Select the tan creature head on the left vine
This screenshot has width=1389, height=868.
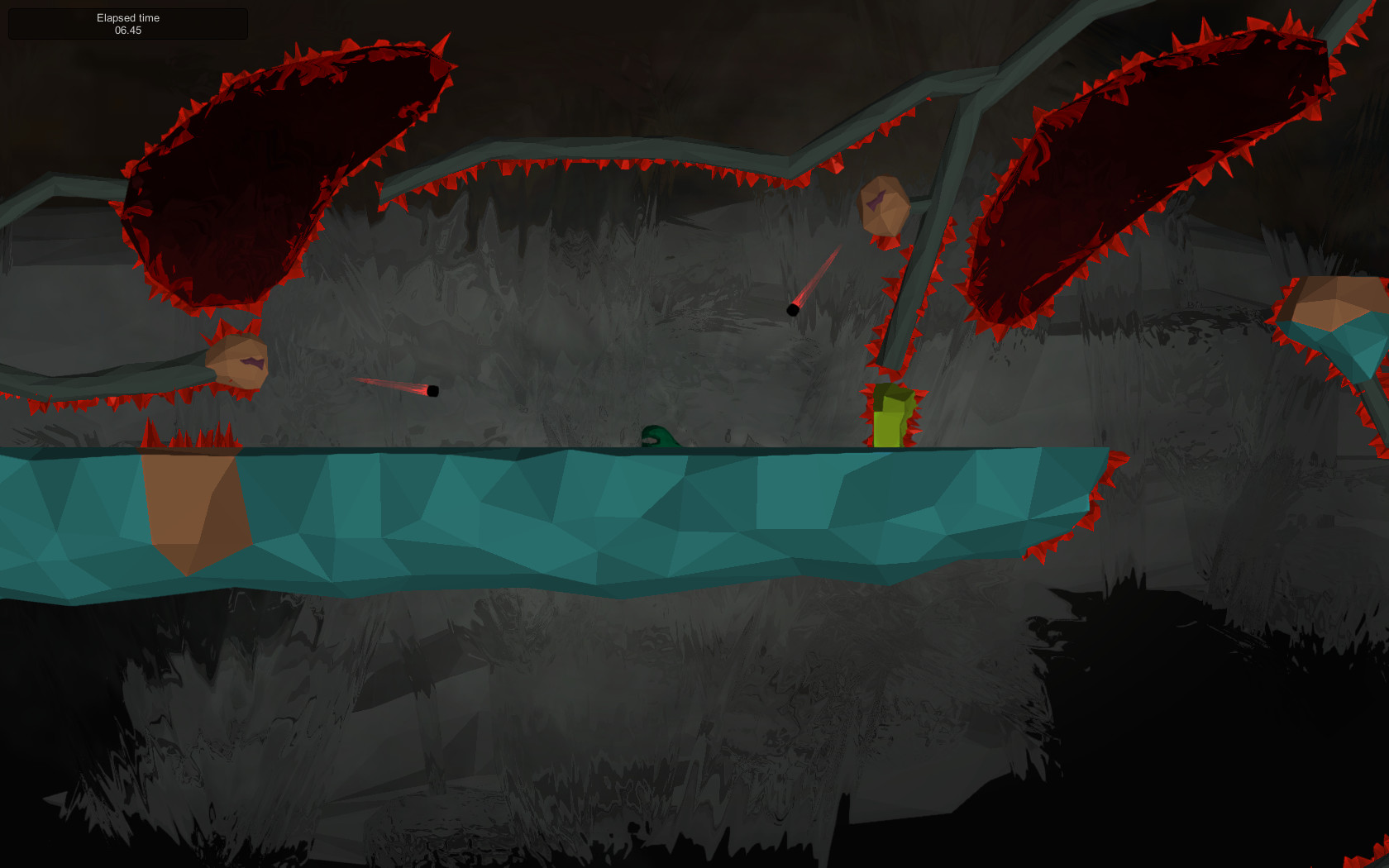point(234,362)
